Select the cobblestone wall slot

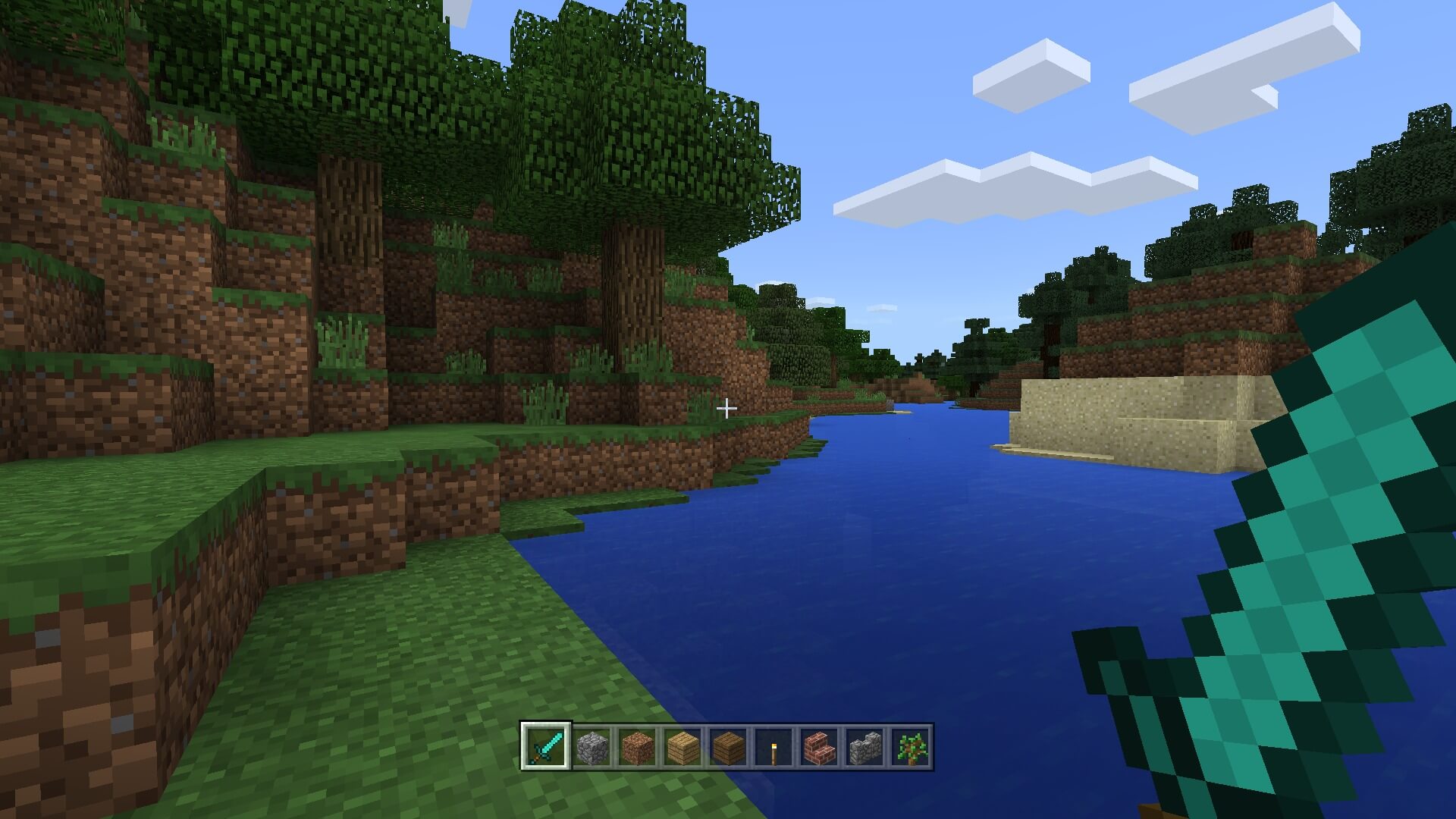(864, 748)
